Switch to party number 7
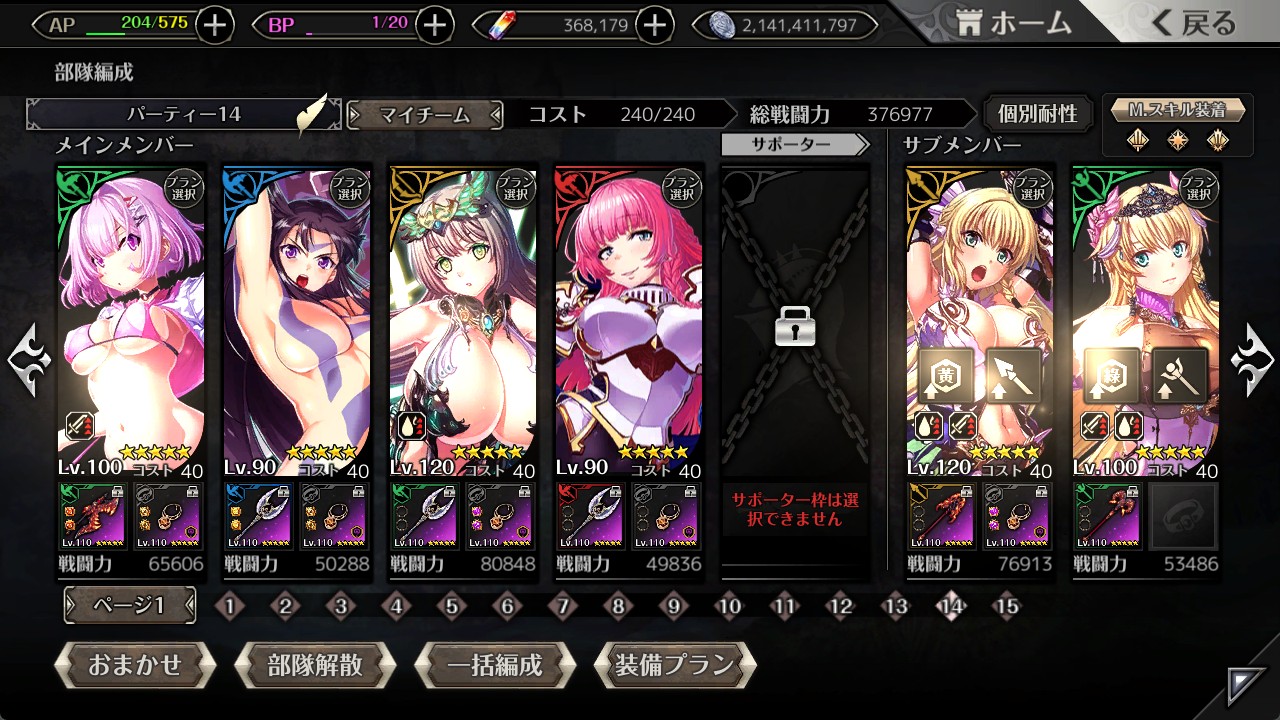The height and width of the screenshot is (720, 1280). [563, 606]
